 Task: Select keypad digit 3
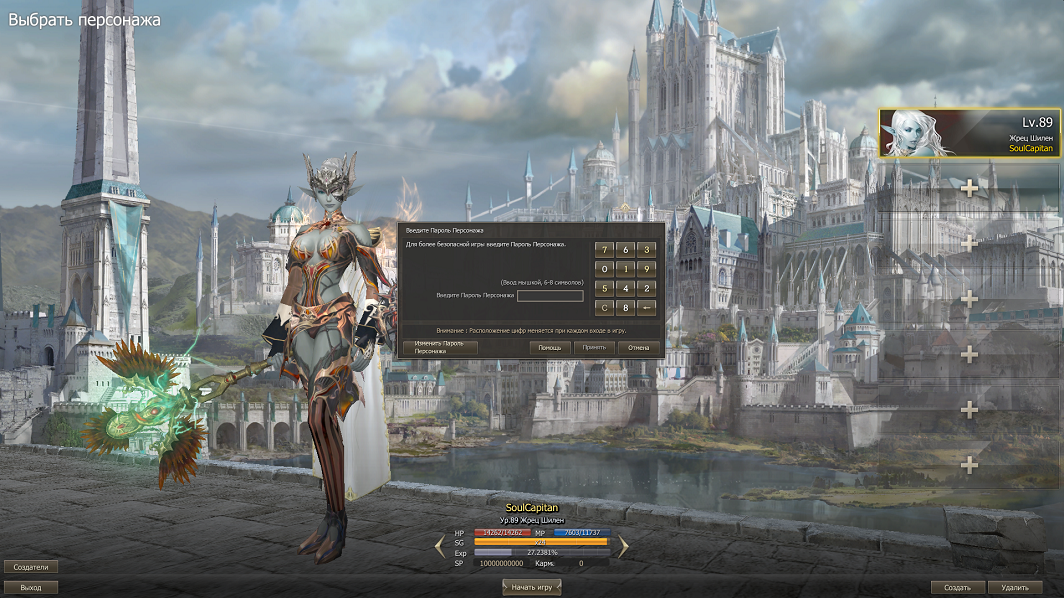click(647, 250)
